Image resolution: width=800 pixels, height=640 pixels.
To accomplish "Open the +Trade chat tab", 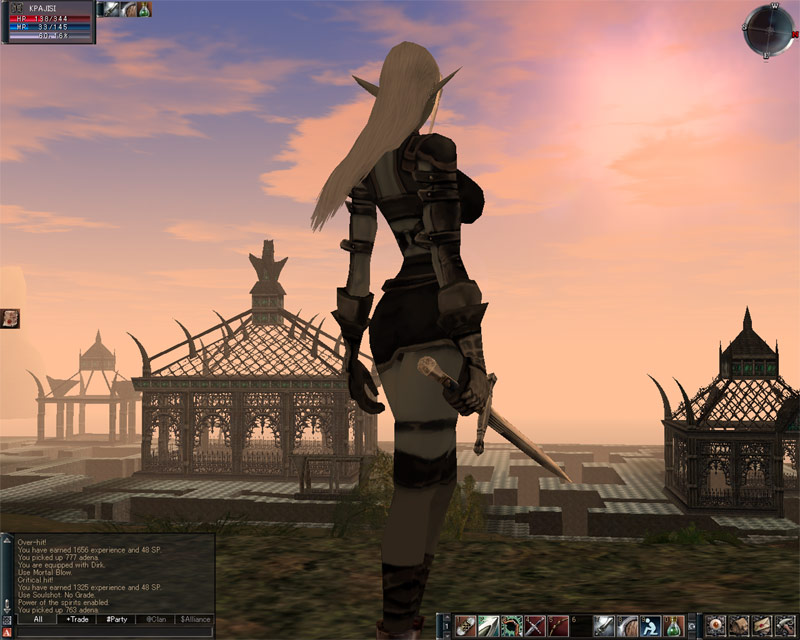I will tap(77, 620).
